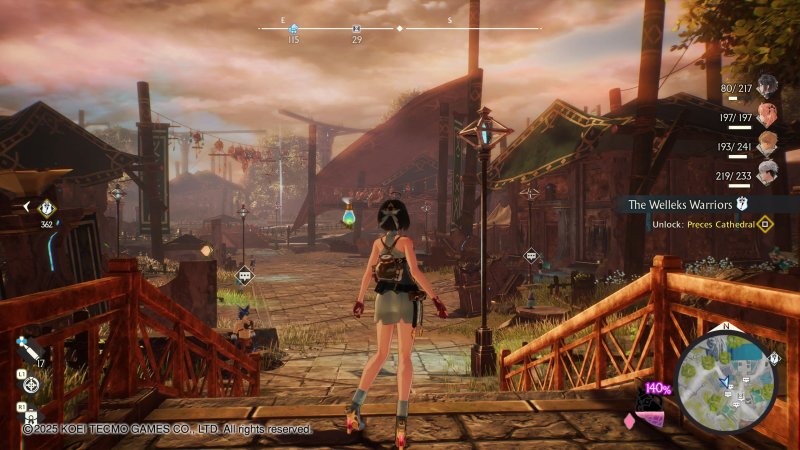Click the Preces Cathedral objective marker icon
This screenshot has height=450, width=800.
point(766,224)
